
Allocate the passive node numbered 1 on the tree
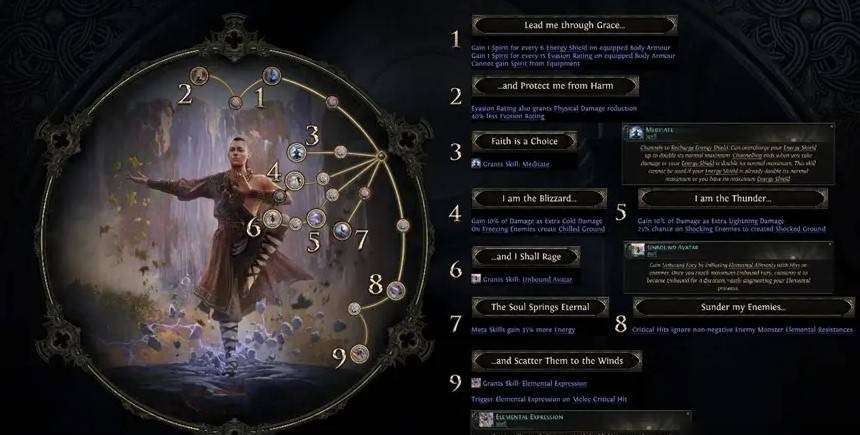271,75
